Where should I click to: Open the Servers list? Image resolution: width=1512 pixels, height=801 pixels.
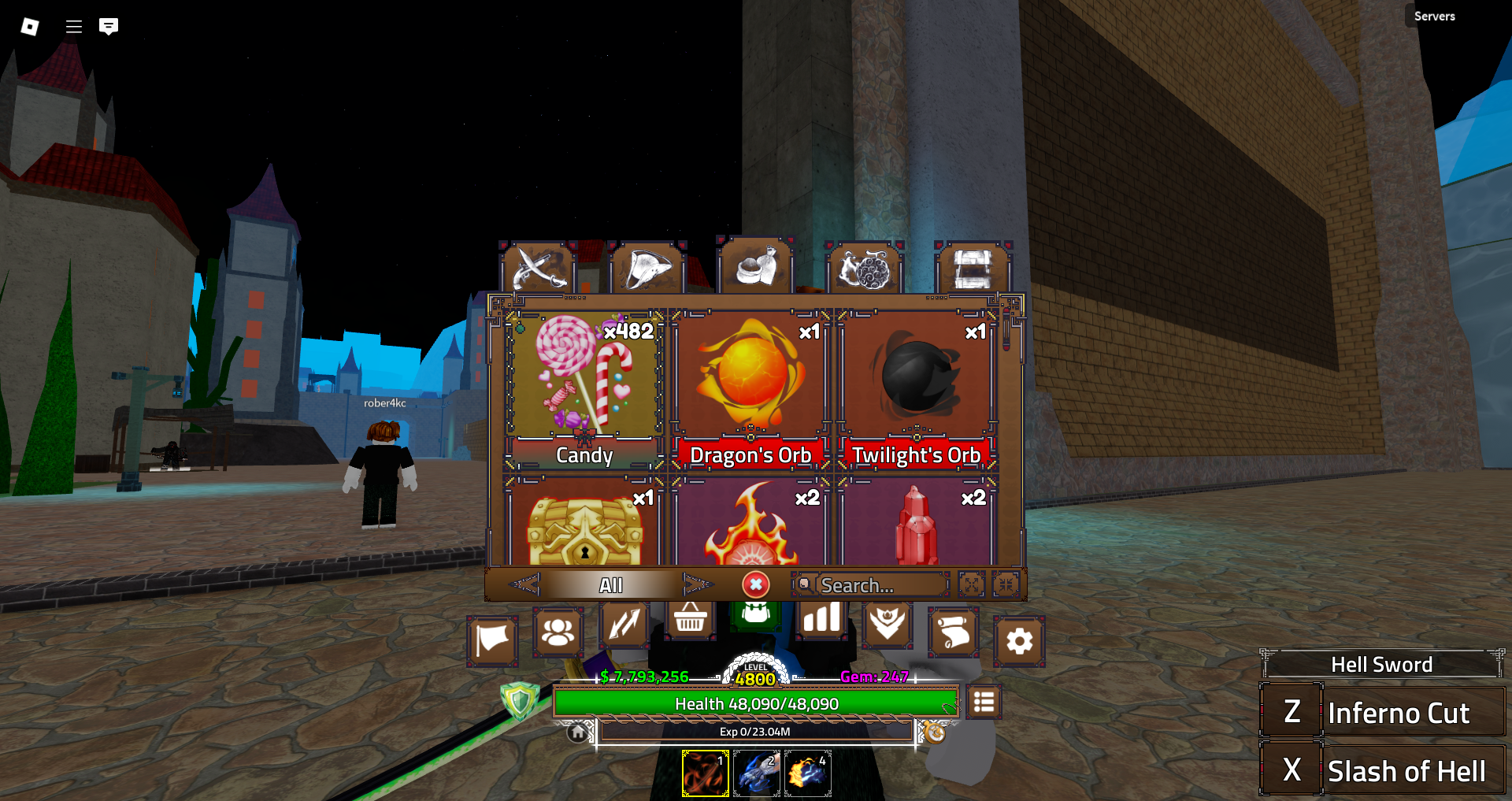point(1434,16)
